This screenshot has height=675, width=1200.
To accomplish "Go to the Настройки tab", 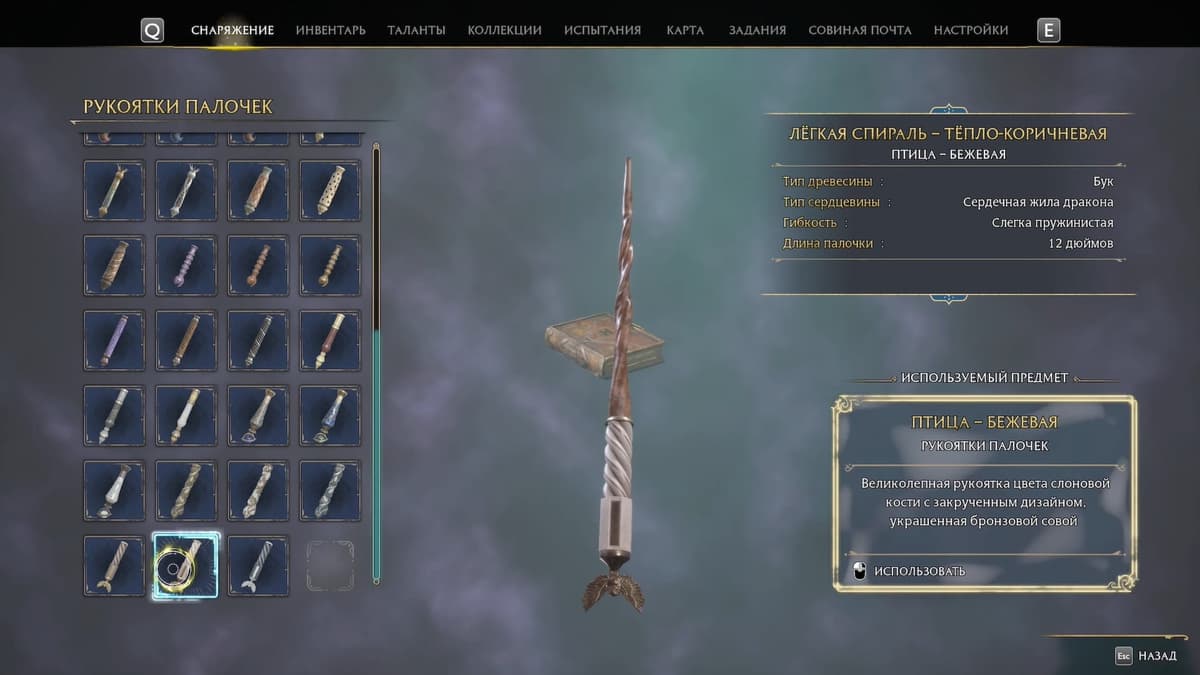I will (970, 30).
